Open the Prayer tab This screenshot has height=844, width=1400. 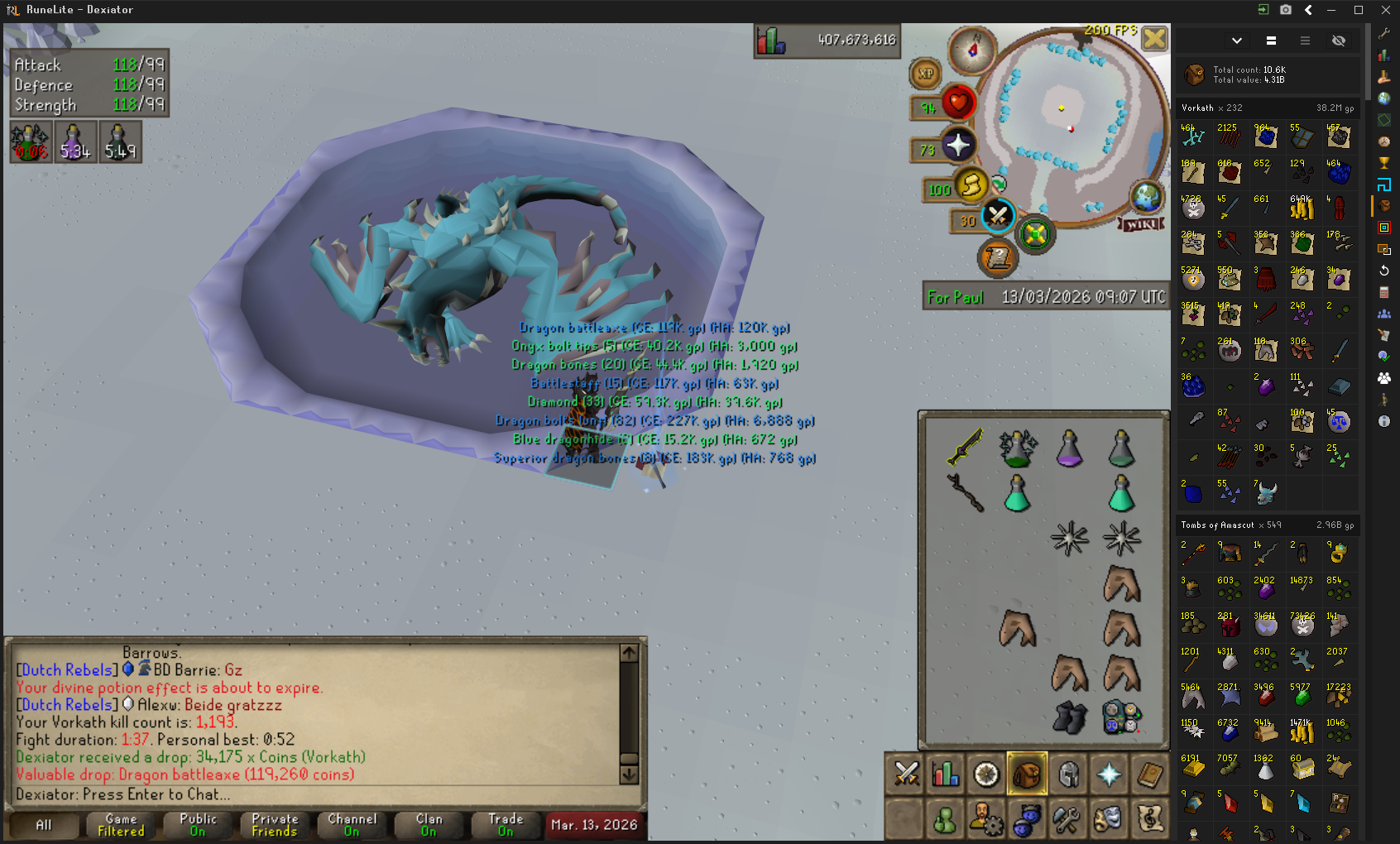point(1109,774)
